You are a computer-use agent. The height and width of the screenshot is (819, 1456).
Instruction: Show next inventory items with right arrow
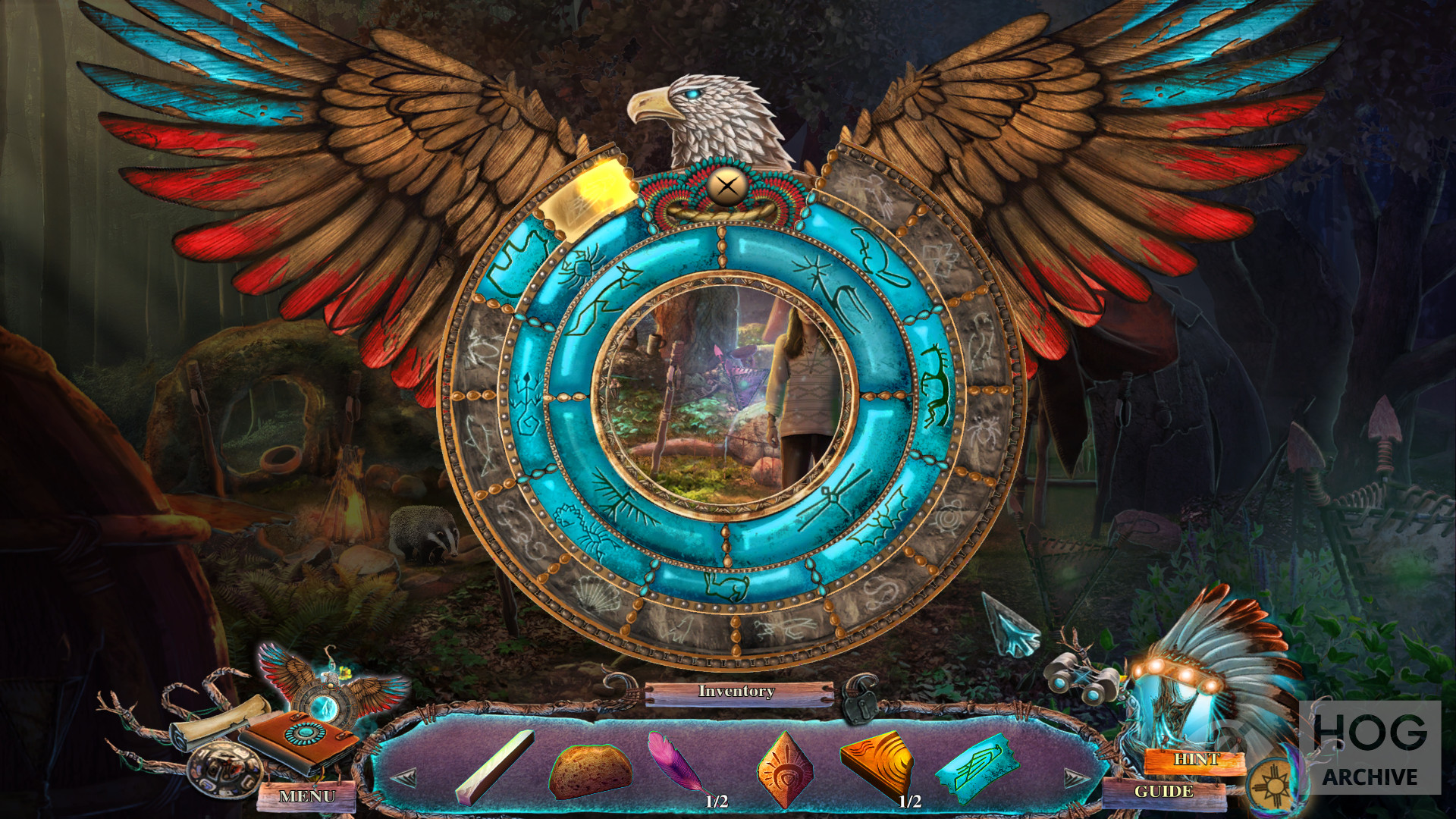pos(1075,777)
